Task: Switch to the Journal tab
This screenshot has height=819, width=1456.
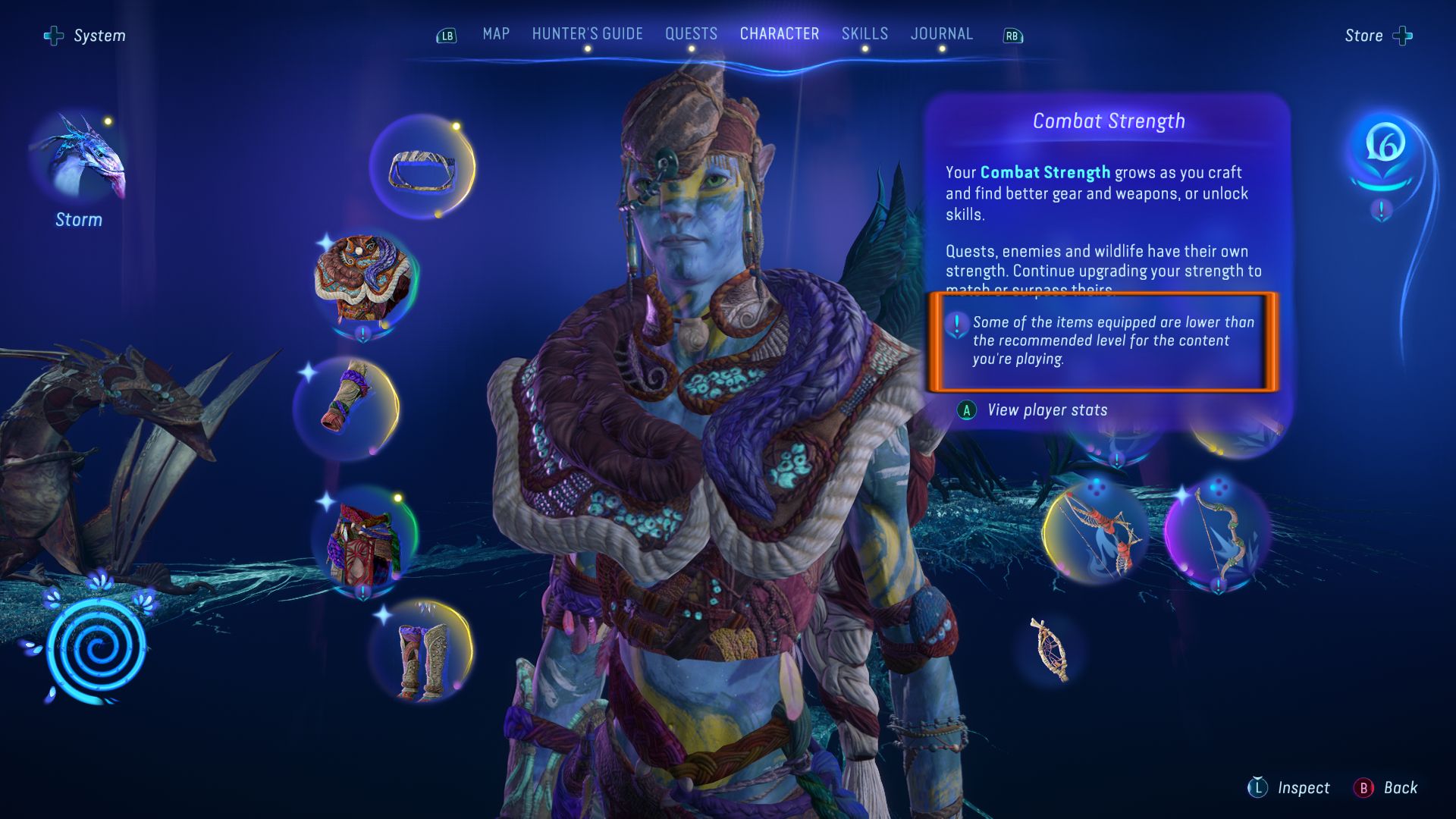Action: [941, 34]
